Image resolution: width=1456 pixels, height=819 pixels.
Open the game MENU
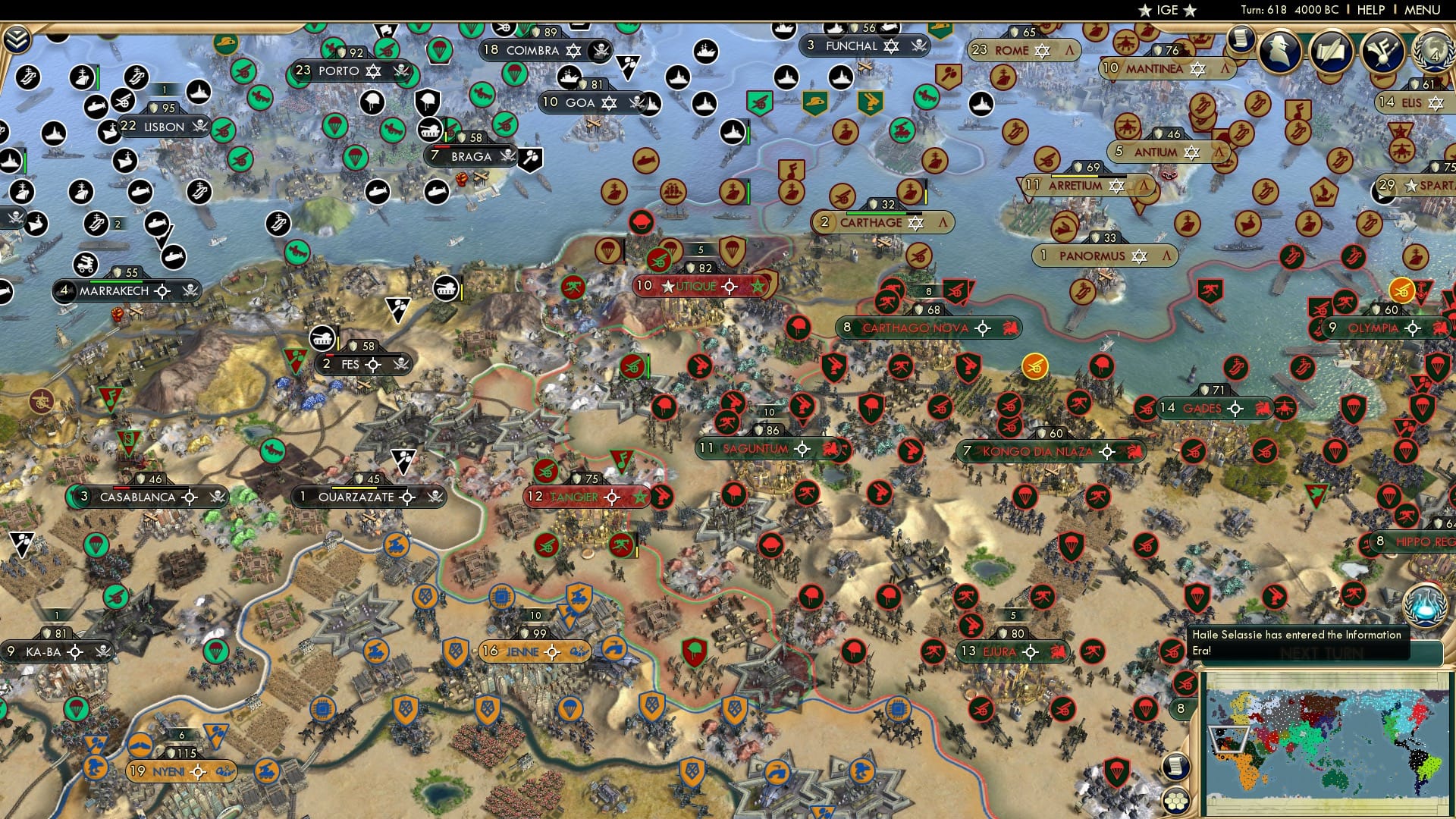click(x=1423, y=11)
